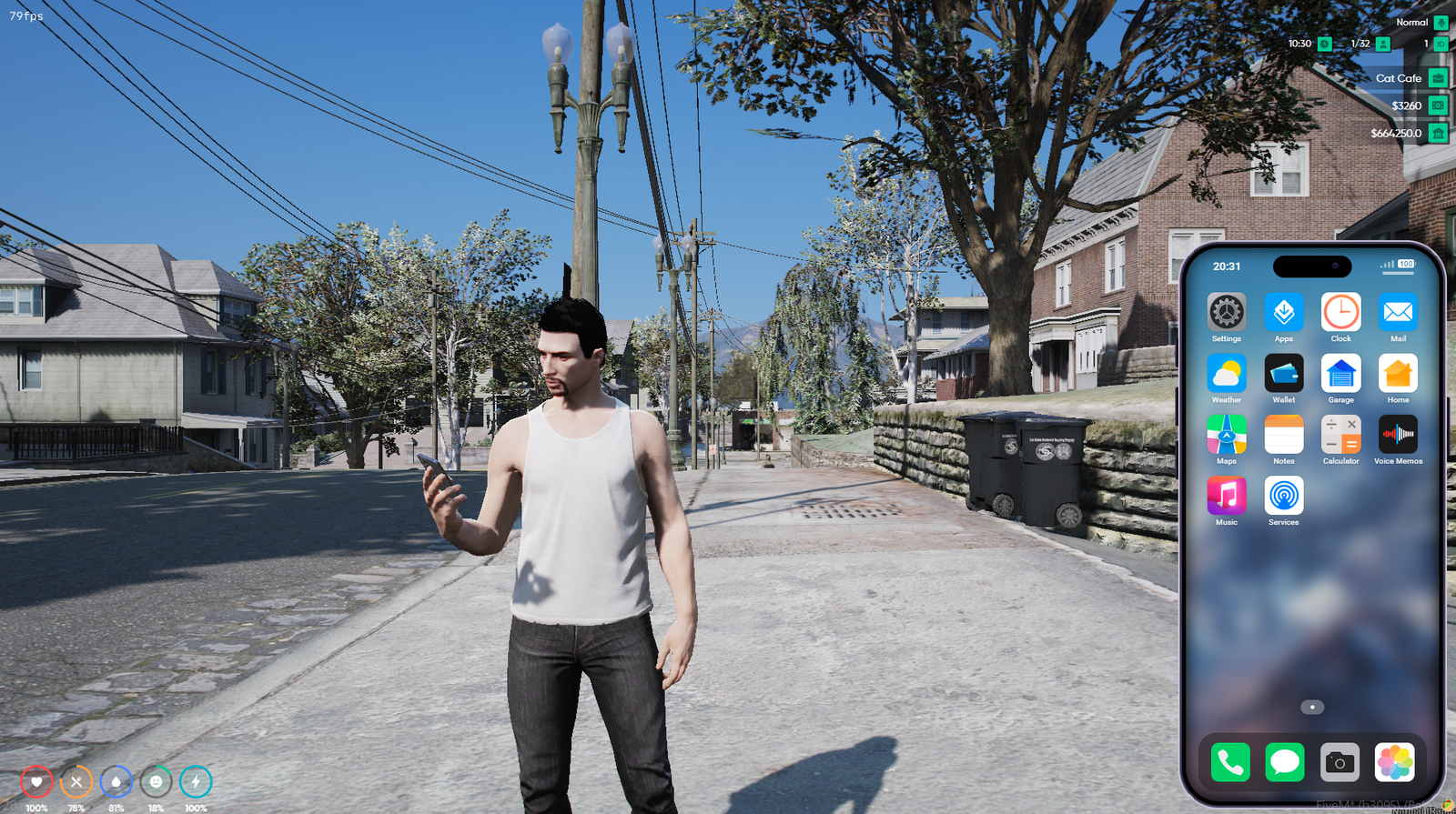Open the Services app
This screenshot has width=1456, height=814.
pos(1283,496)
